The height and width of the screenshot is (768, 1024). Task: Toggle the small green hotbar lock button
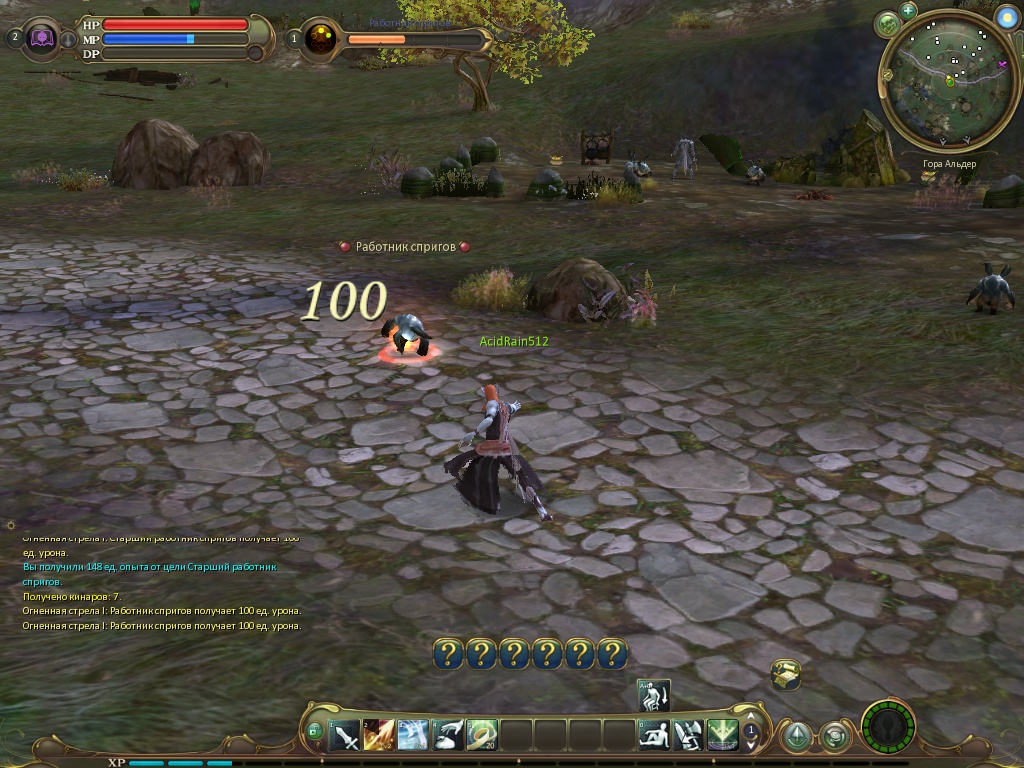[315, 733]
